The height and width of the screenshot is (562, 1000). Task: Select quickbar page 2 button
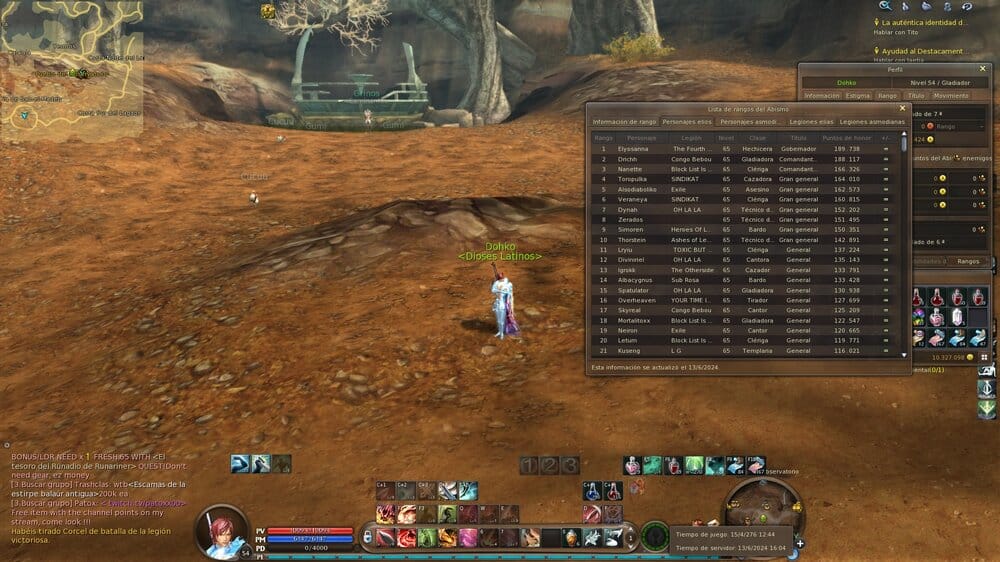[549, 465]
